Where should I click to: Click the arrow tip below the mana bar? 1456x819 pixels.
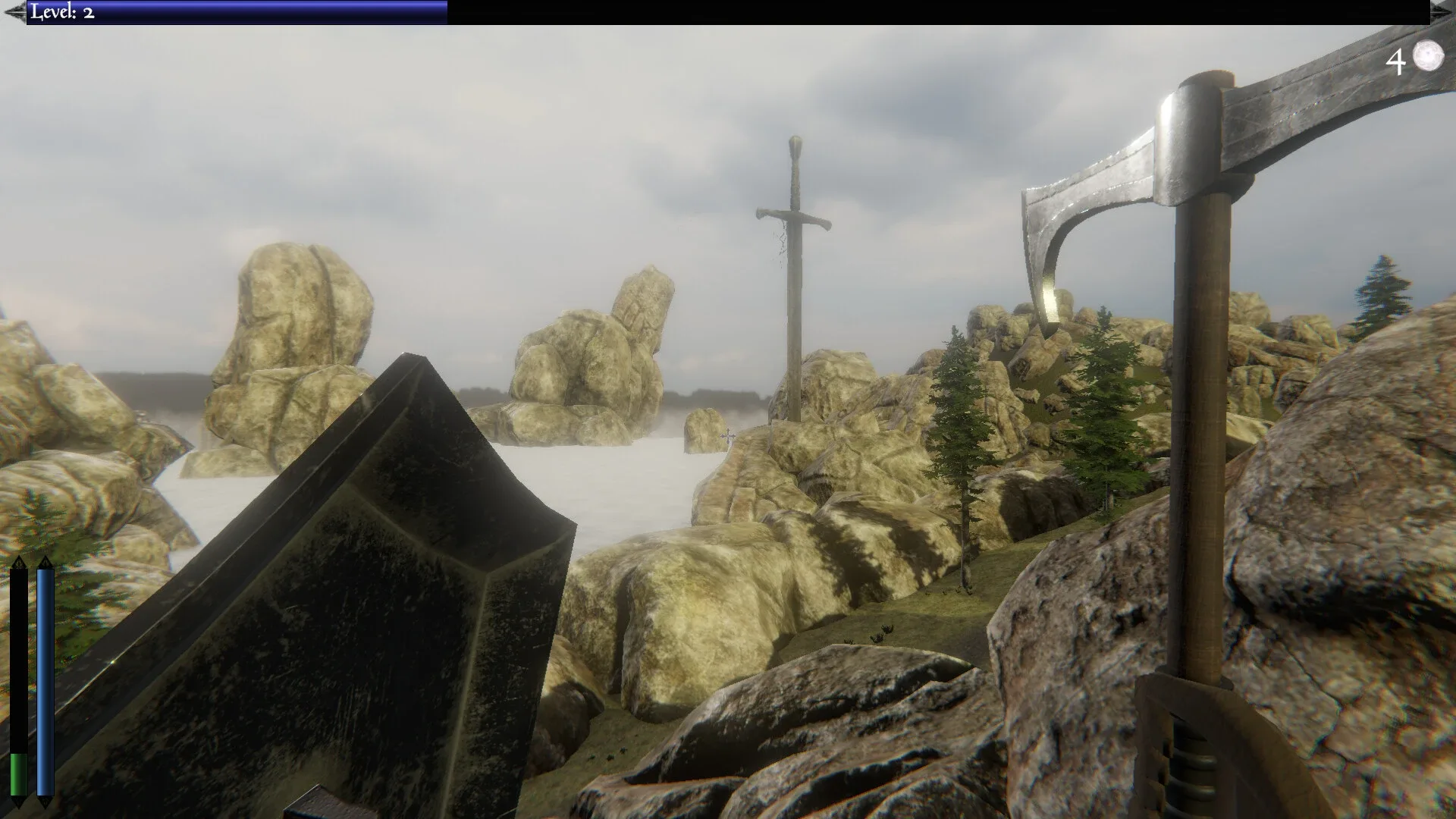coord(44,802)
